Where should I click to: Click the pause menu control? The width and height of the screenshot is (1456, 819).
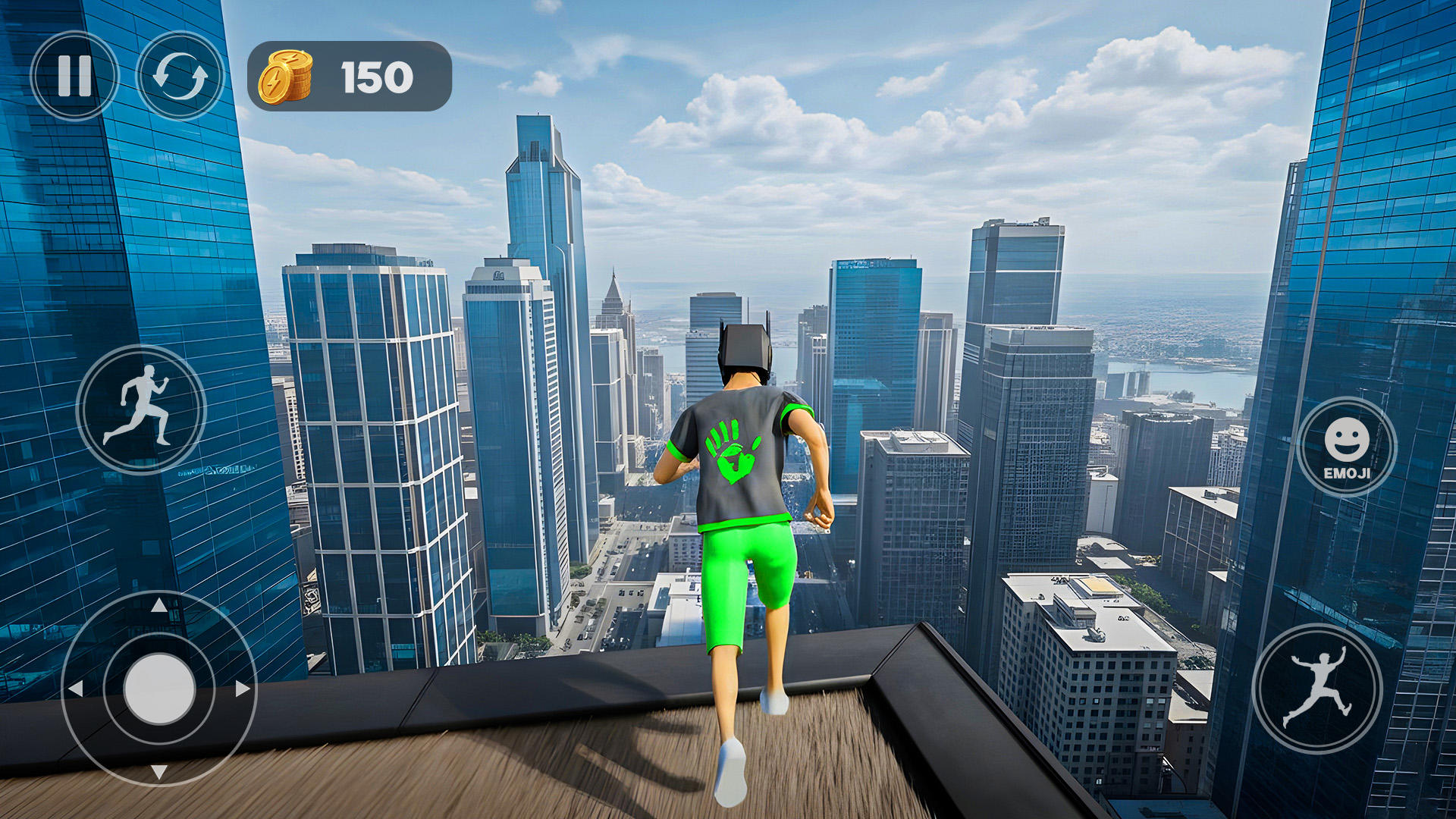coord(74,74)
